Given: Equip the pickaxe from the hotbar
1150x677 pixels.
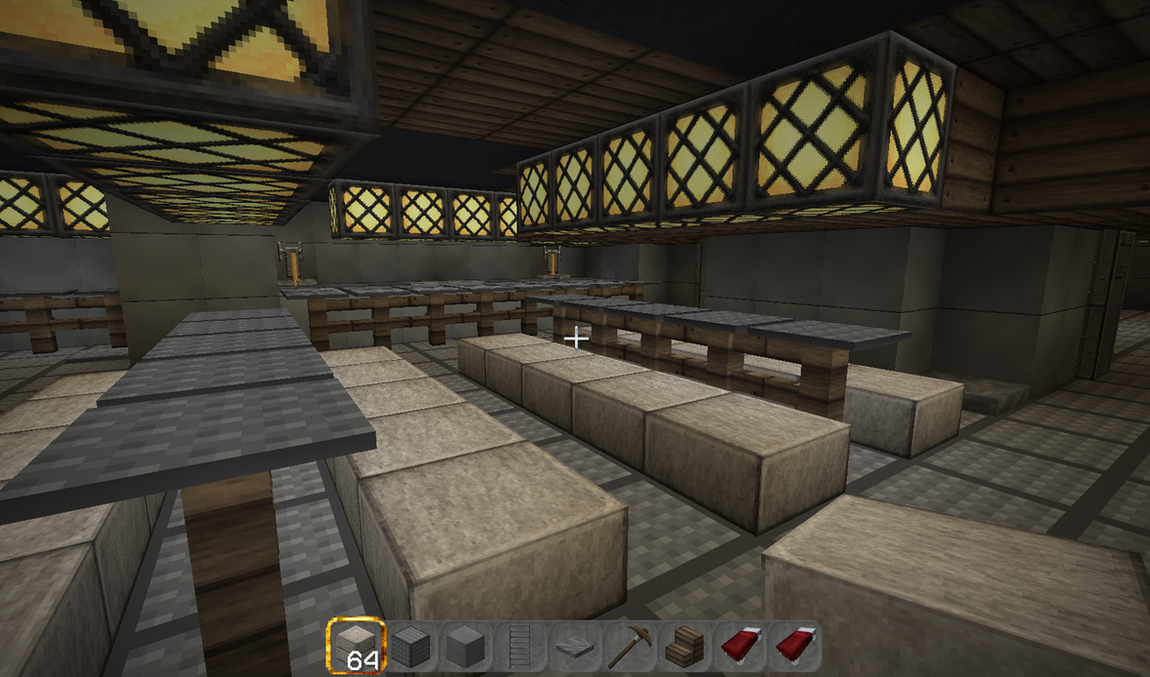Looking at the screenshot, I should [x=629, y=645].
